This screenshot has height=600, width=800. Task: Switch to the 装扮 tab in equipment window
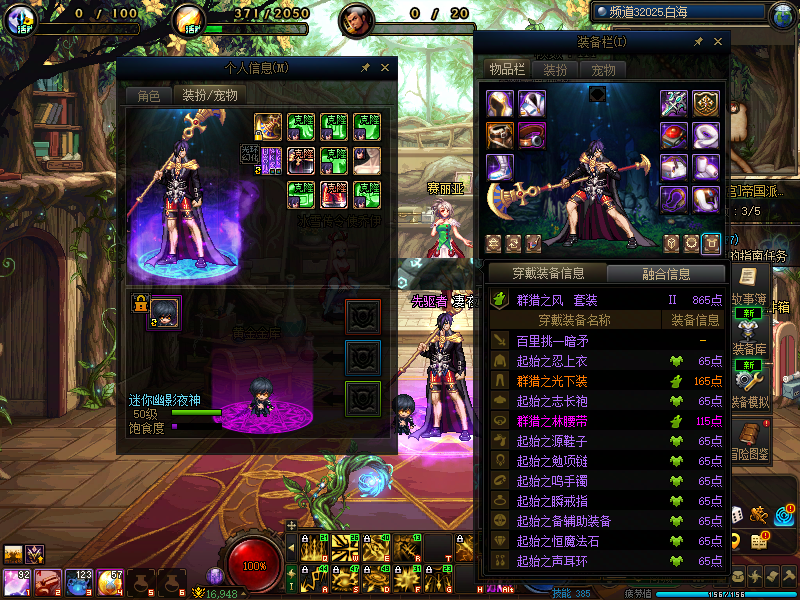point(555,70)
